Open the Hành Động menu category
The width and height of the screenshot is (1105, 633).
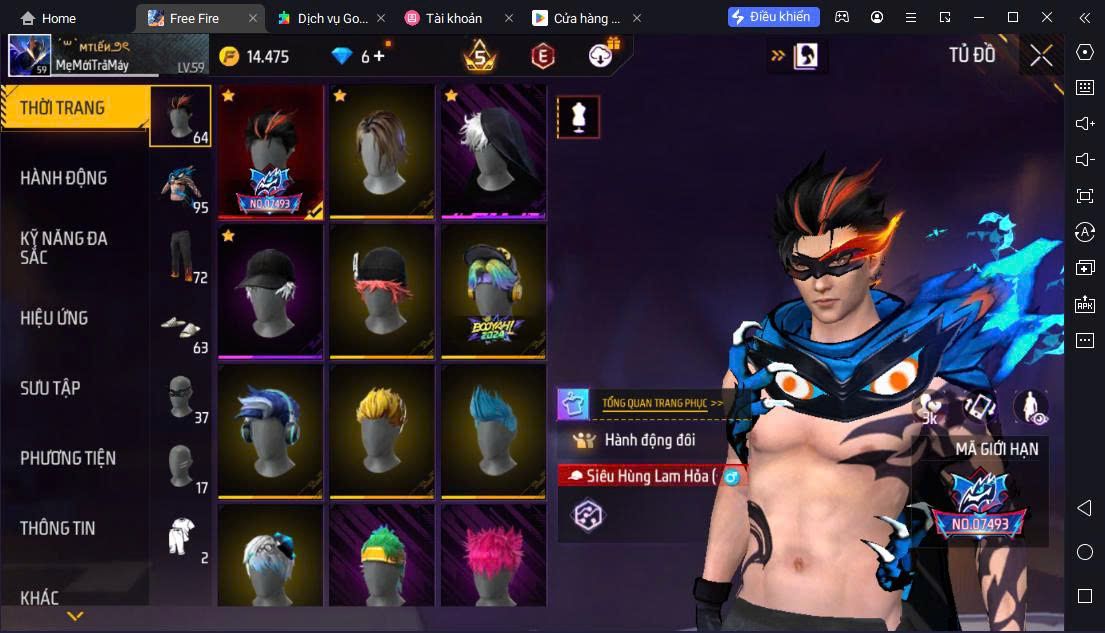[64, 178]
